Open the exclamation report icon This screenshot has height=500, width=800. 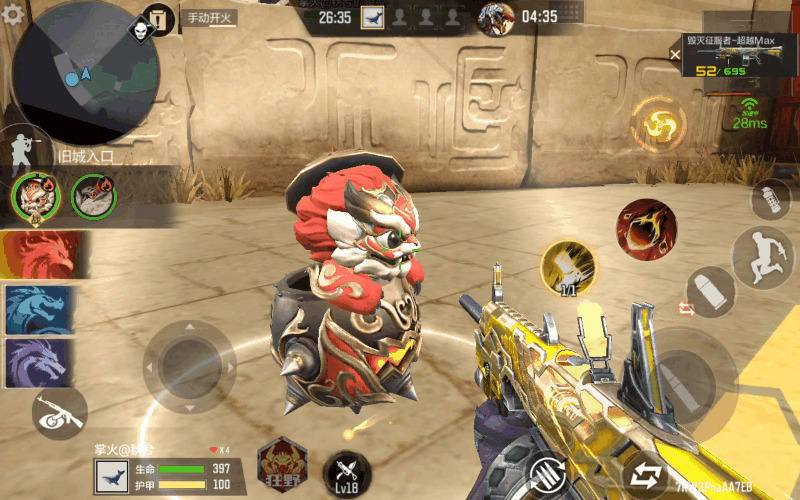(x=158, y=18)
